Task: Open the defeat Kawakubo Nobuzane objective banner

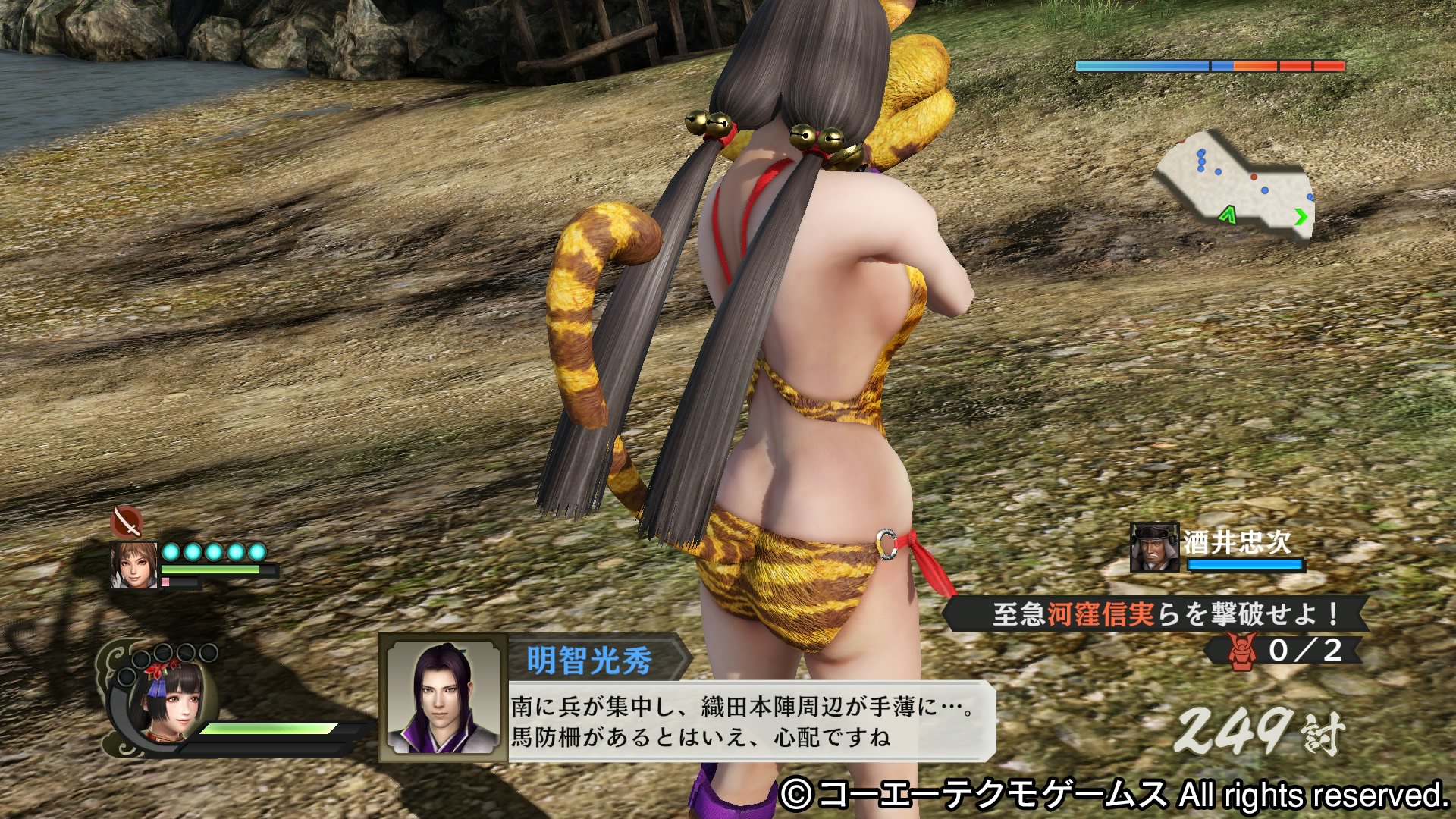Action: [1156, 614]
